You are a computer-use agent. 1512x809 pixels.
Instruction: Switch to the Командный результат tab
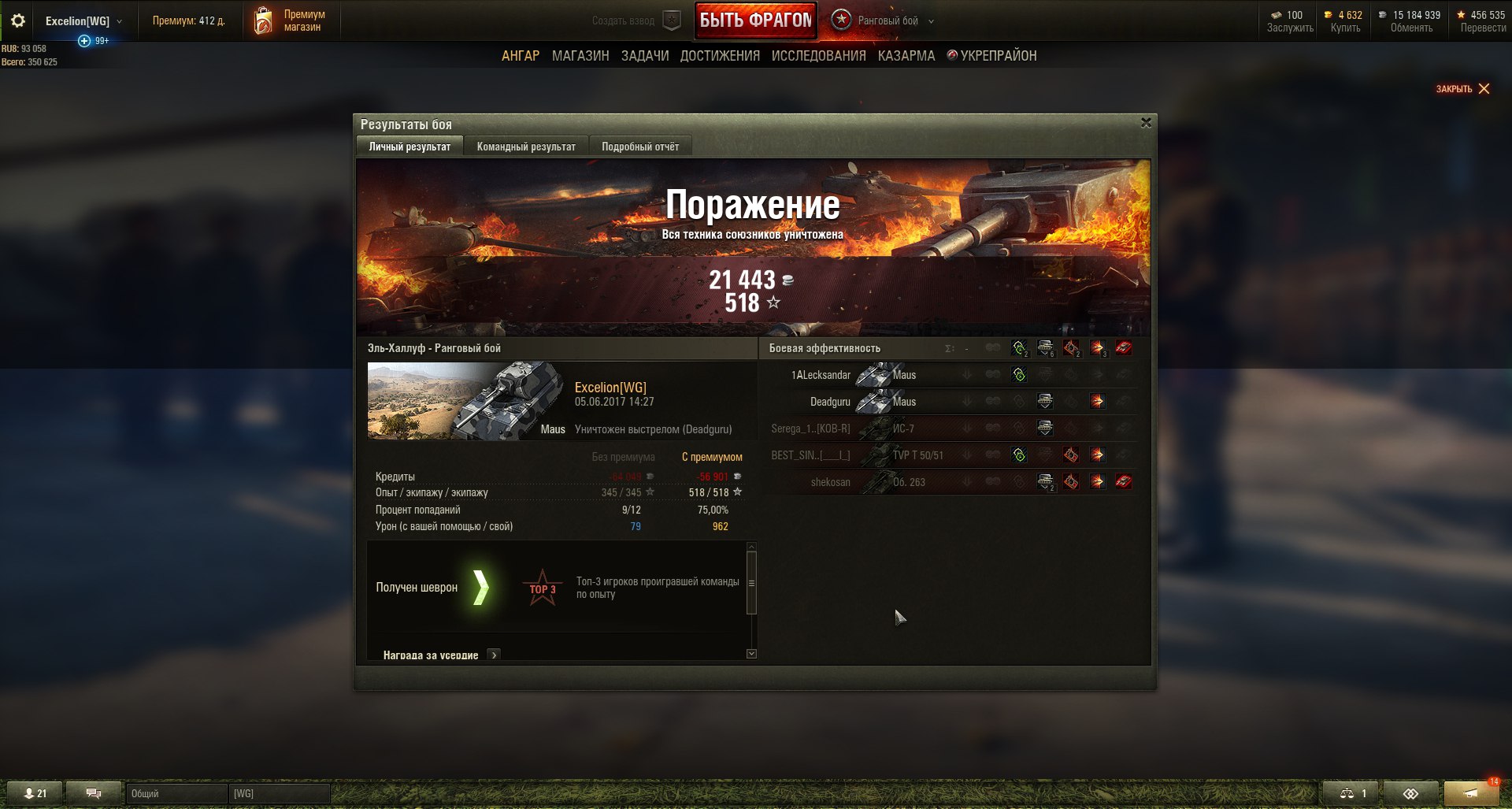(526, 147)
